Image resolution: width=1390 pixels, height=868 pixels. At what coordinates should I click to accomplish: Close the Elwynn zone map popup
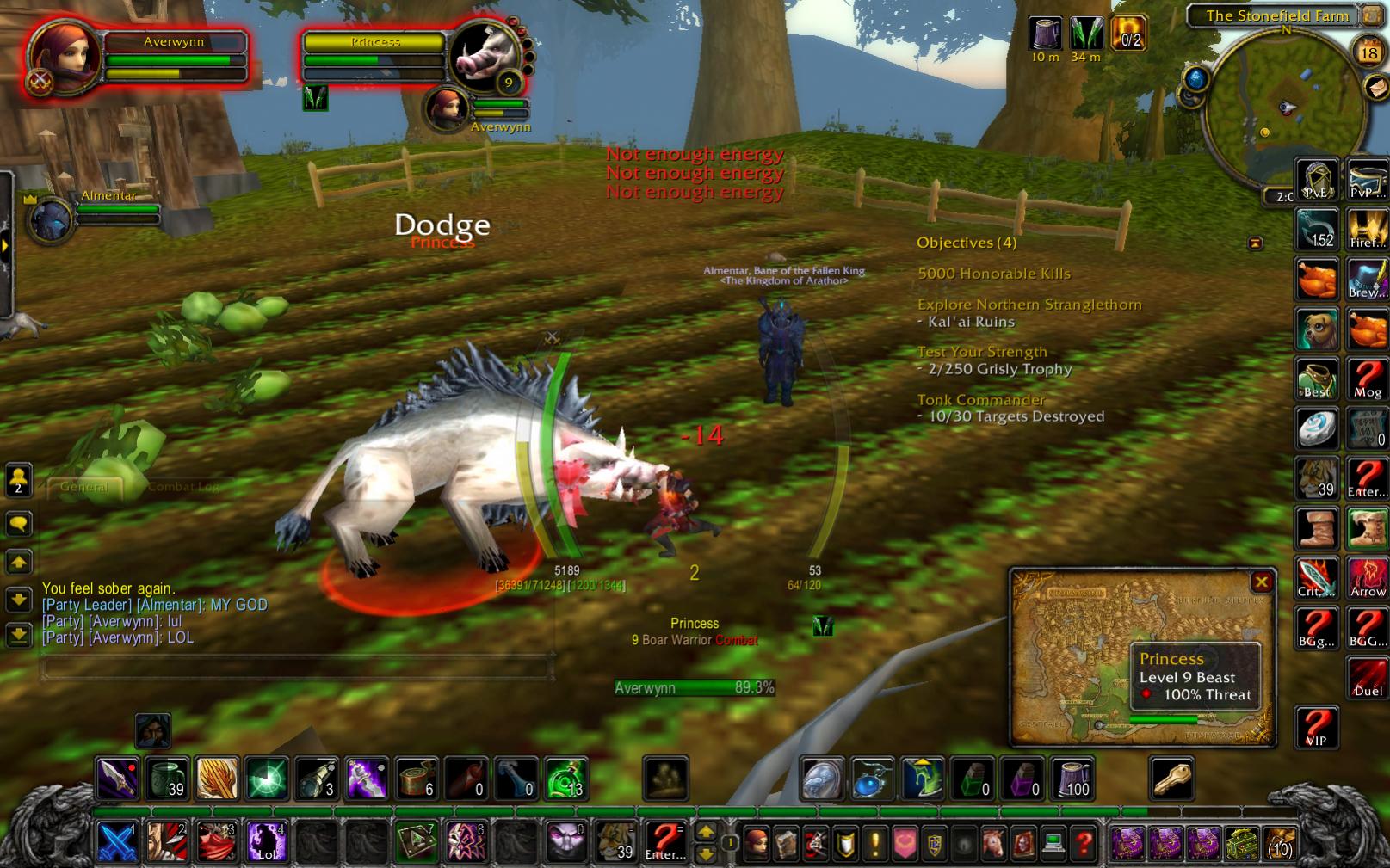tap(1262, 582)
